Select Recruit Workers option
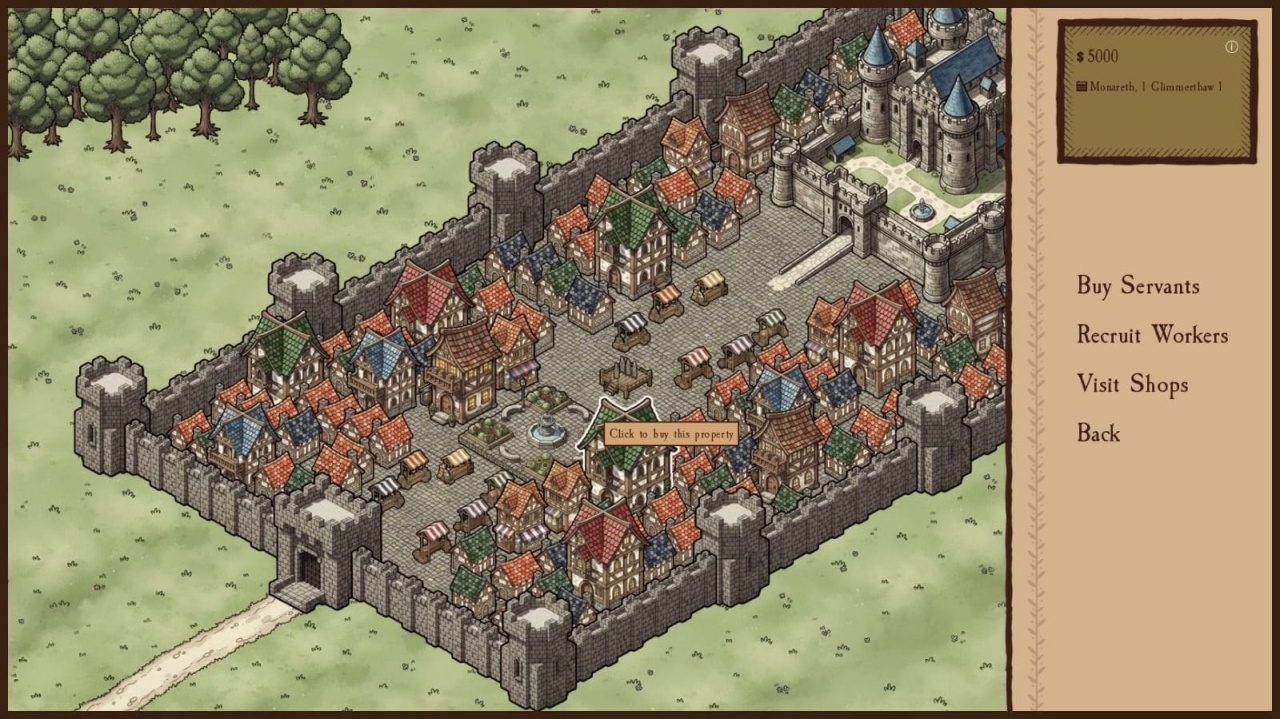1280x719 pixels. pos(1152,335)
